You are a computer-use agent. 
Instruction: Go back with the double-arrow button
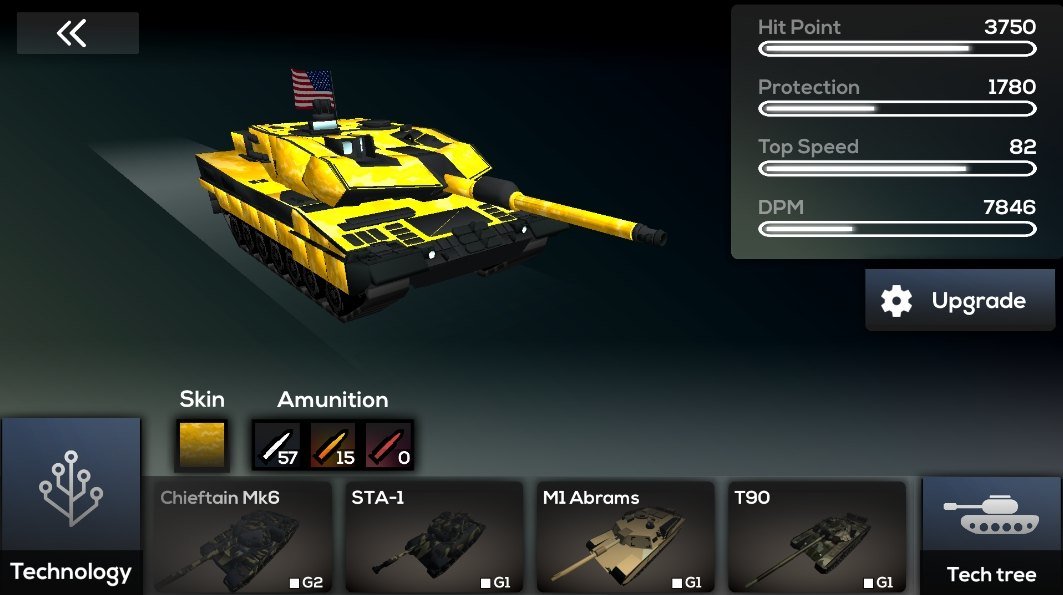coord(77,34)
